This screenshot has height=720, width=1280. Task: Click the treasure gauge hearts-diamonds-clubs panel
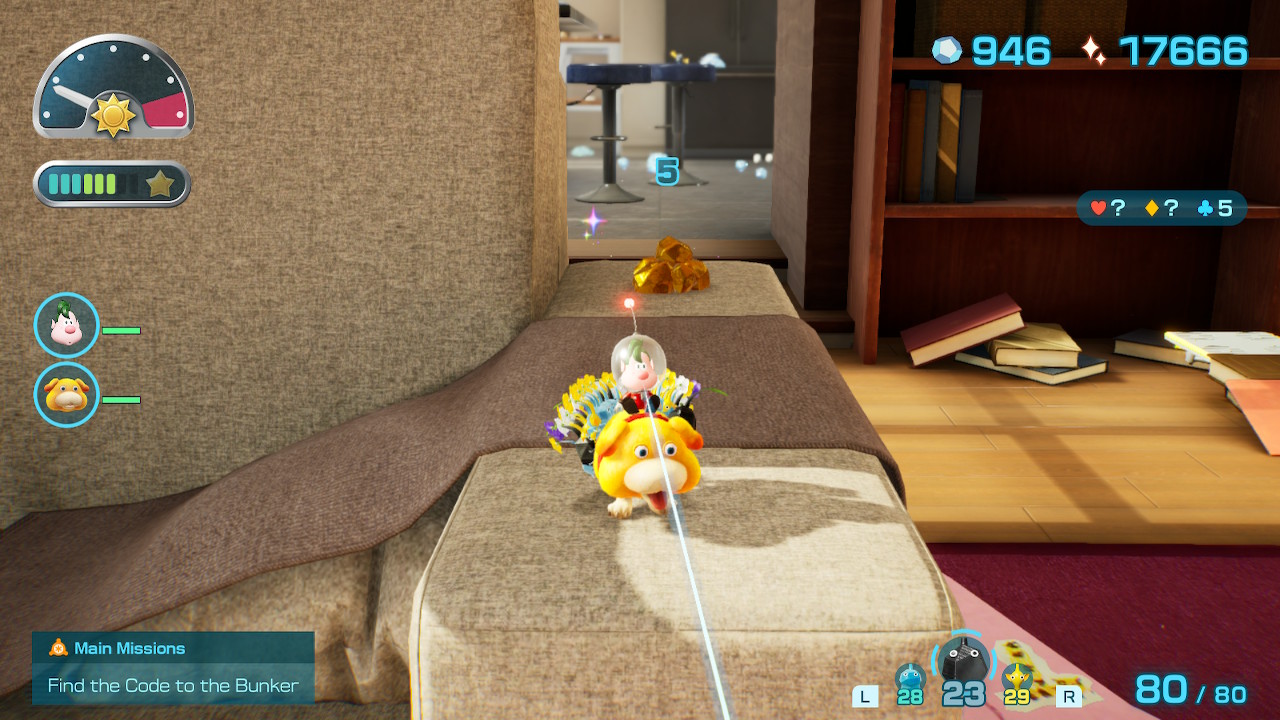coord(1161,208)
